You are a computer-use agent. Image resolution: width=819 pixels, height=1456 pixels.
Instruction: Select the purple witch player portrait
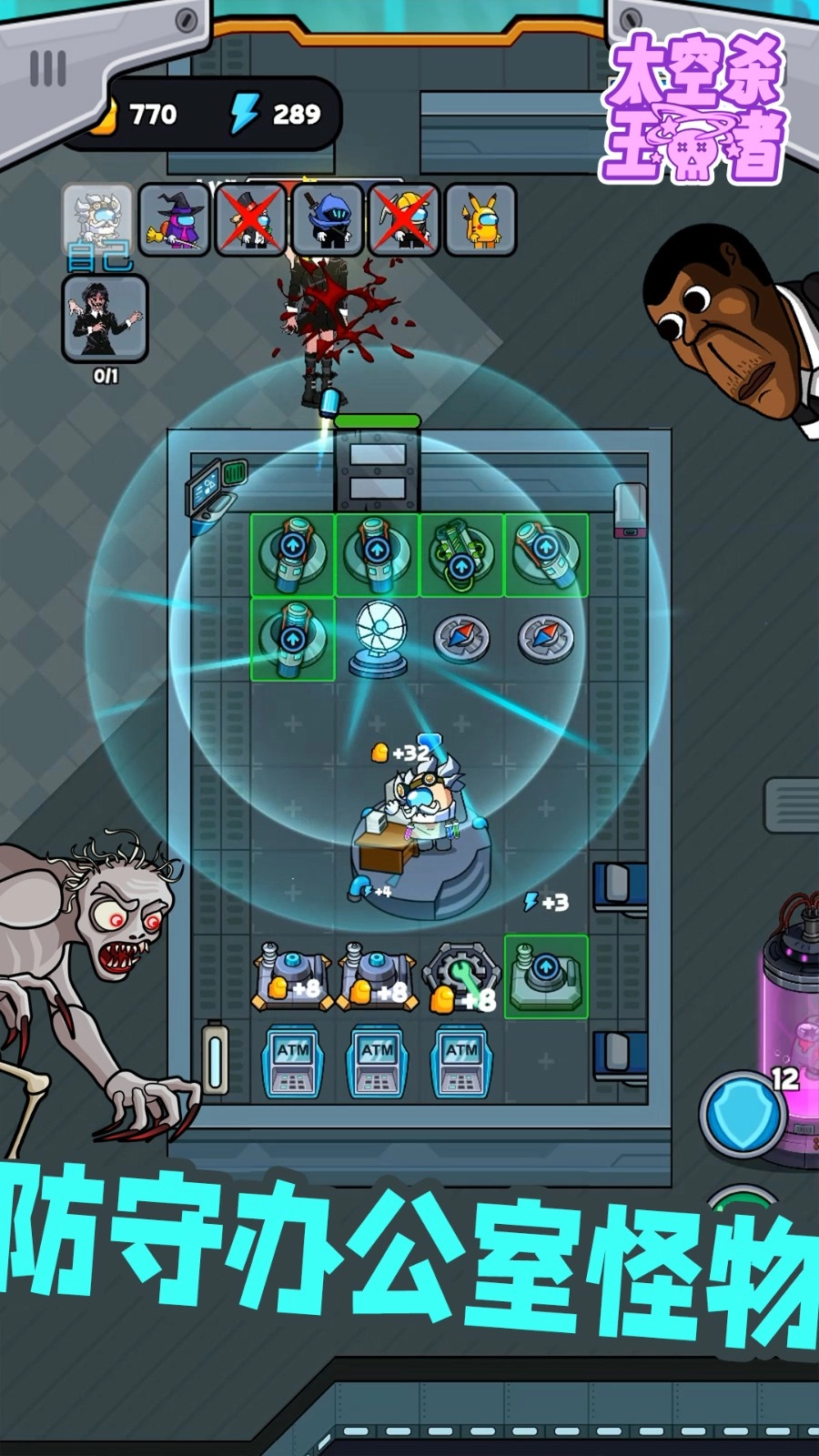tap(176, 219)
